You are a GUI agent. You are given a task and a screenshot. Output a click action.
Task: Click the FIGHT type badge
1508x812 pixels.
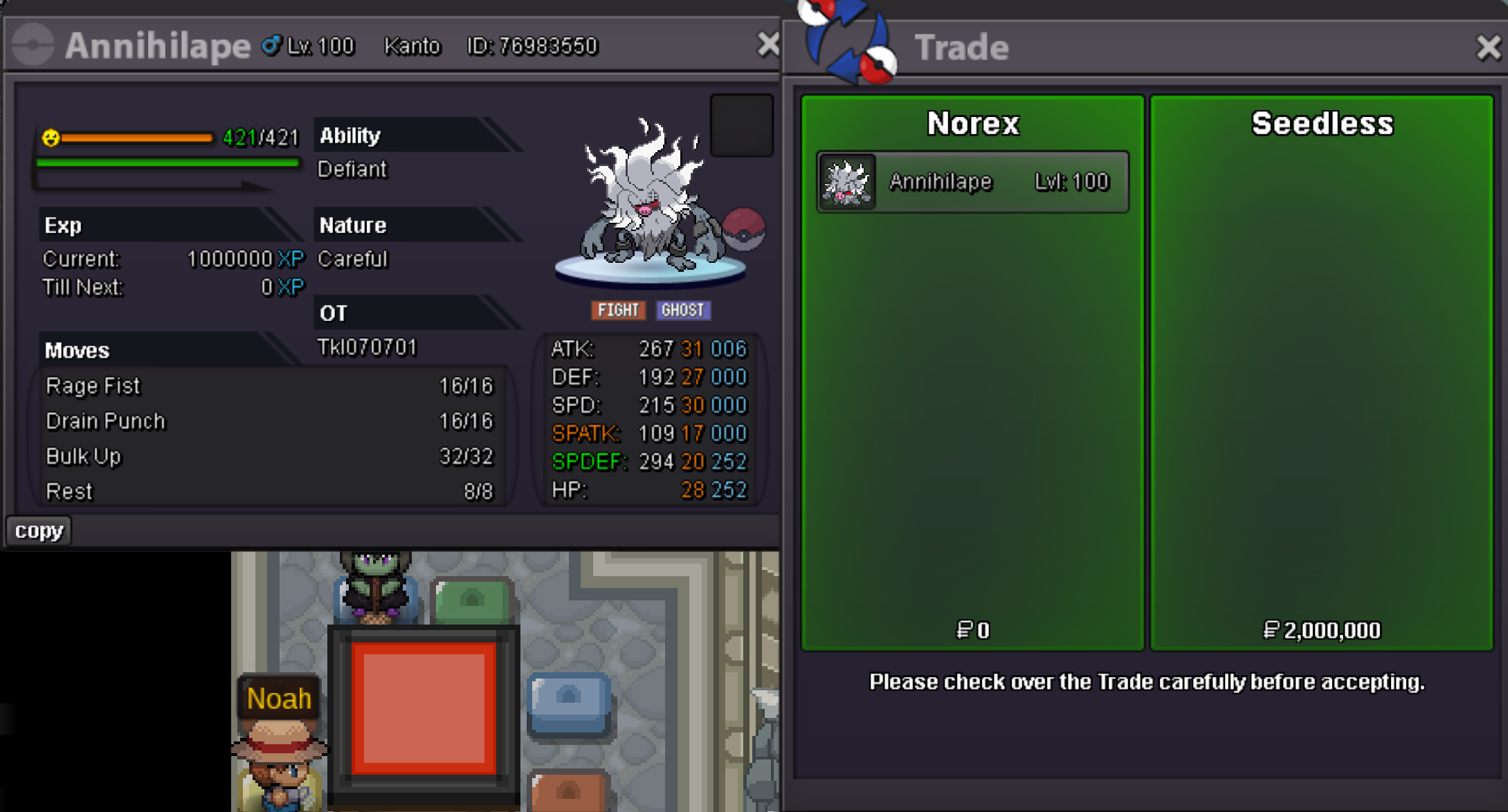618,310
